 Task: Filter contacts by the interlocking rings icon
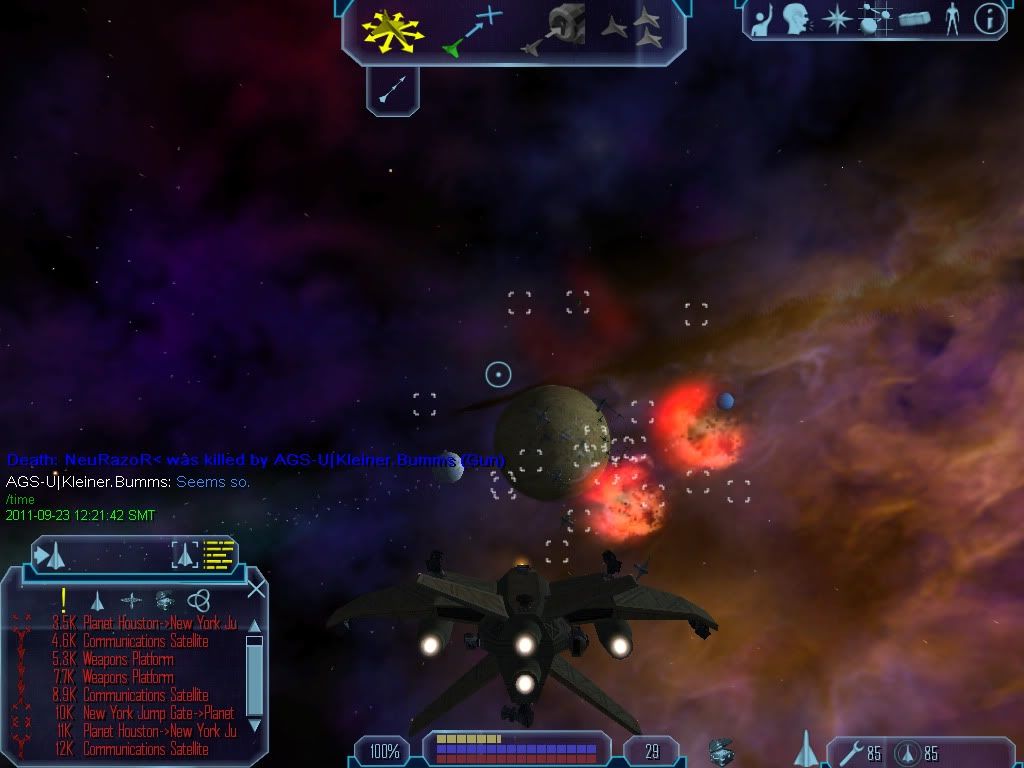click(x=199, y=600)
